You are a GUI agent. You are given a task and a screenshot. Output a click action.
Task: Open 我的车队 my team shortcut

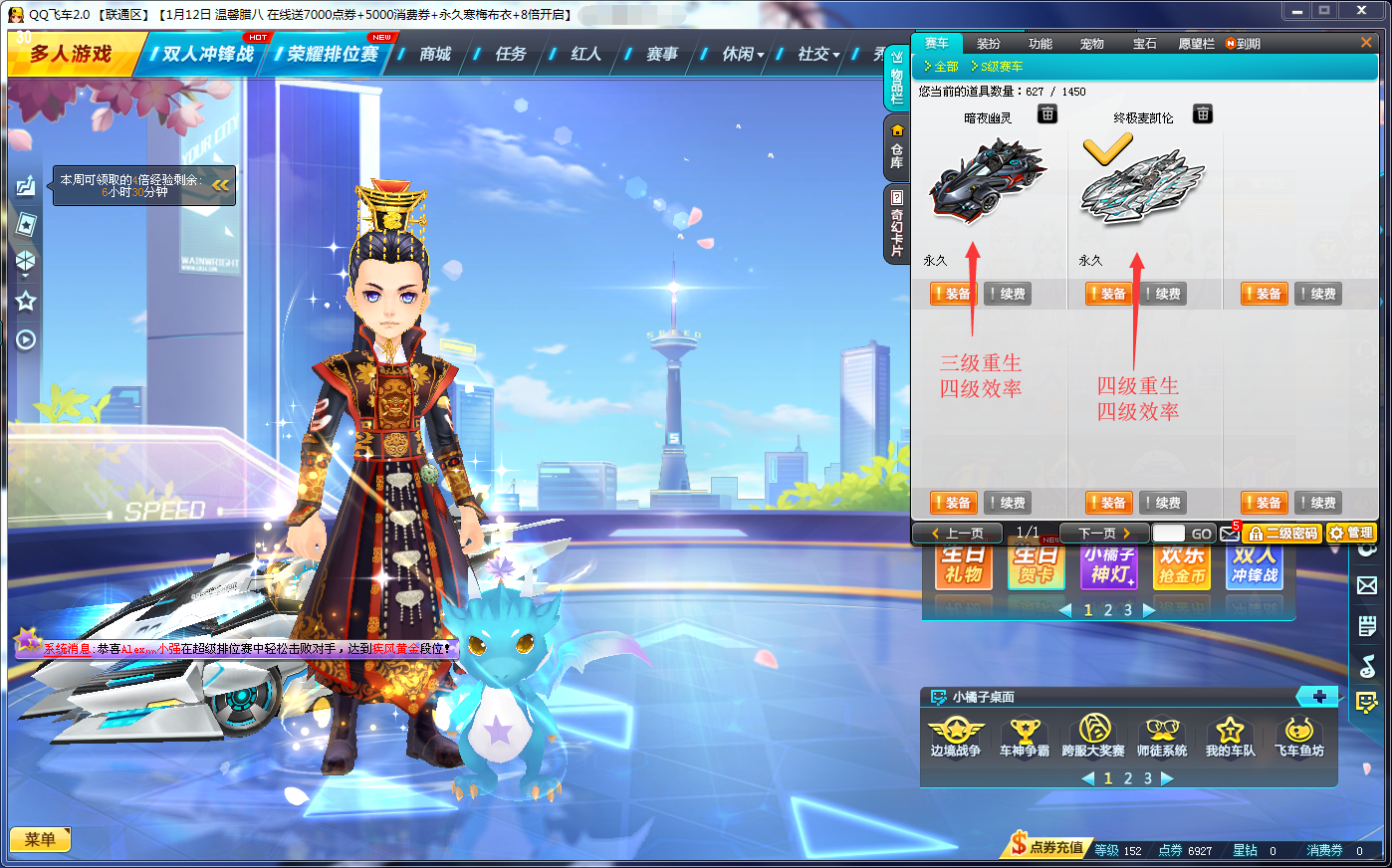click(1230, 738)
